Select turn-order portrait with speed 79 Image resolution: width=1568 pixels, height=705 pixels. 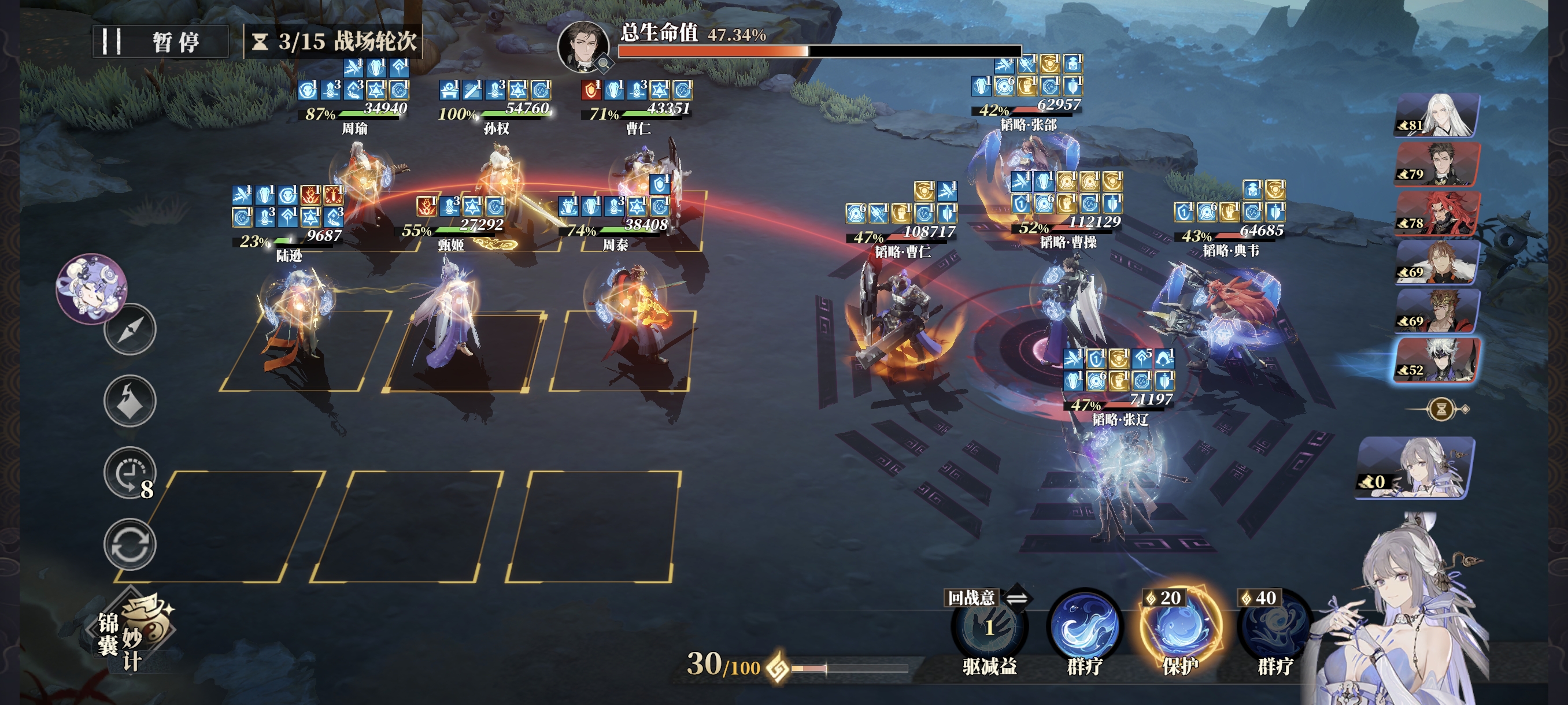click(x=1437, y=164)
